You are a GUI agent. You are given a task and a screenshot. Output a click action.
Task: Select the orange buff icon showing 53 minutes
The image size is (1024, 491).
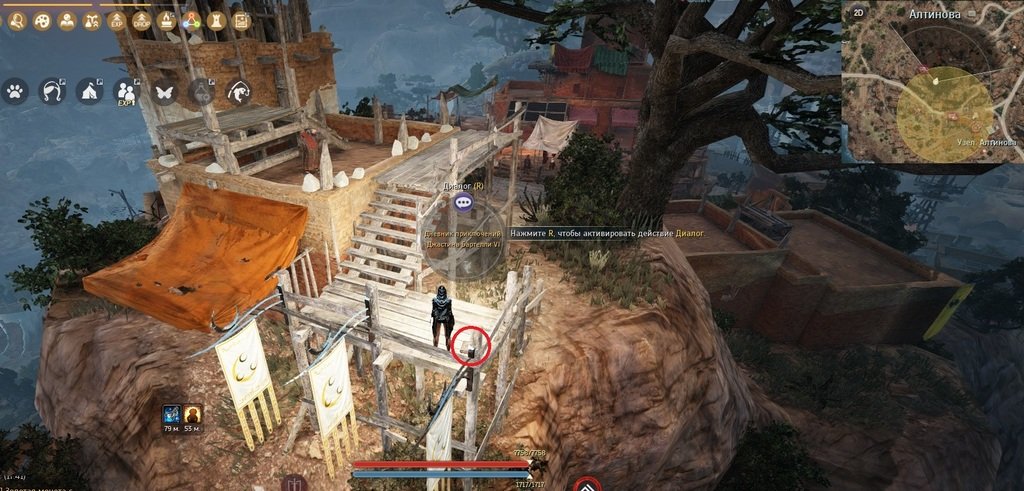tap(192, 413)
